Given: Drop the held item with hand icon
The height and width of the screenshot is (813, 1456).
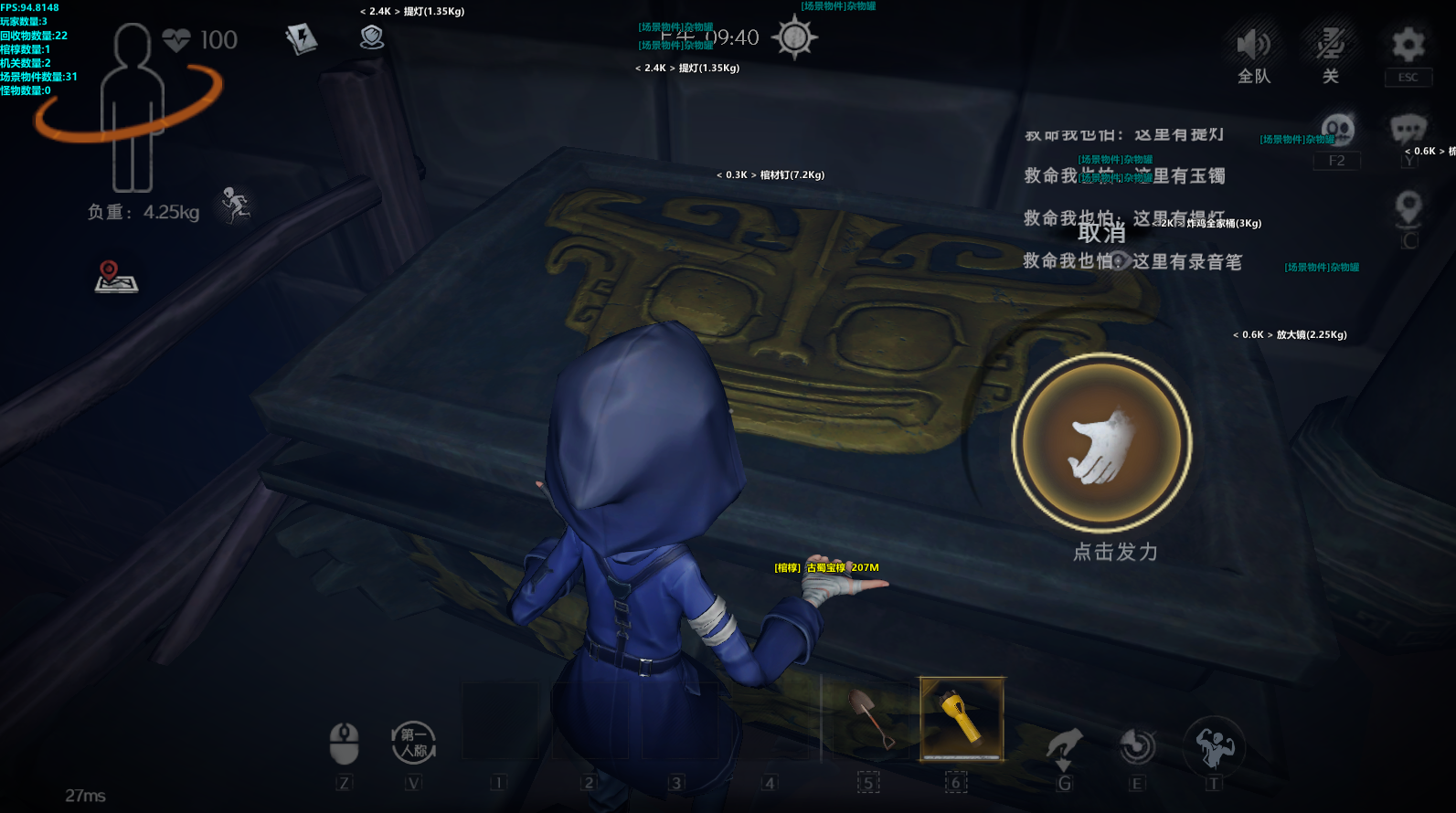Looking at the screenshot, I should coord(1064,746).
